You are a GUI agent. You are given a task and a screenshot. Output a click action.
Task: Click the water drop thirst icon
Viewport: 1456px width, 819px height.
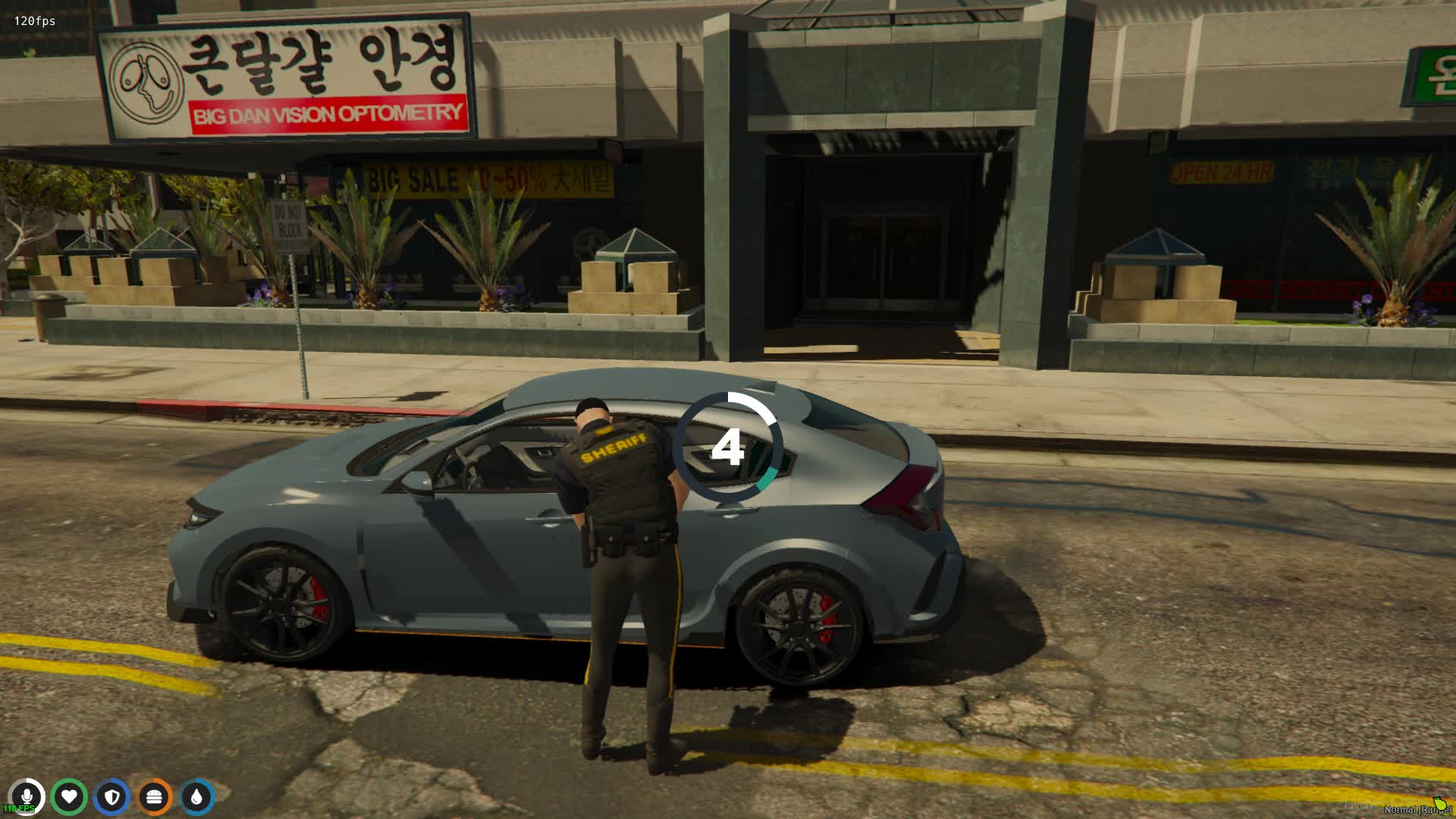click(x=197, y=797)
